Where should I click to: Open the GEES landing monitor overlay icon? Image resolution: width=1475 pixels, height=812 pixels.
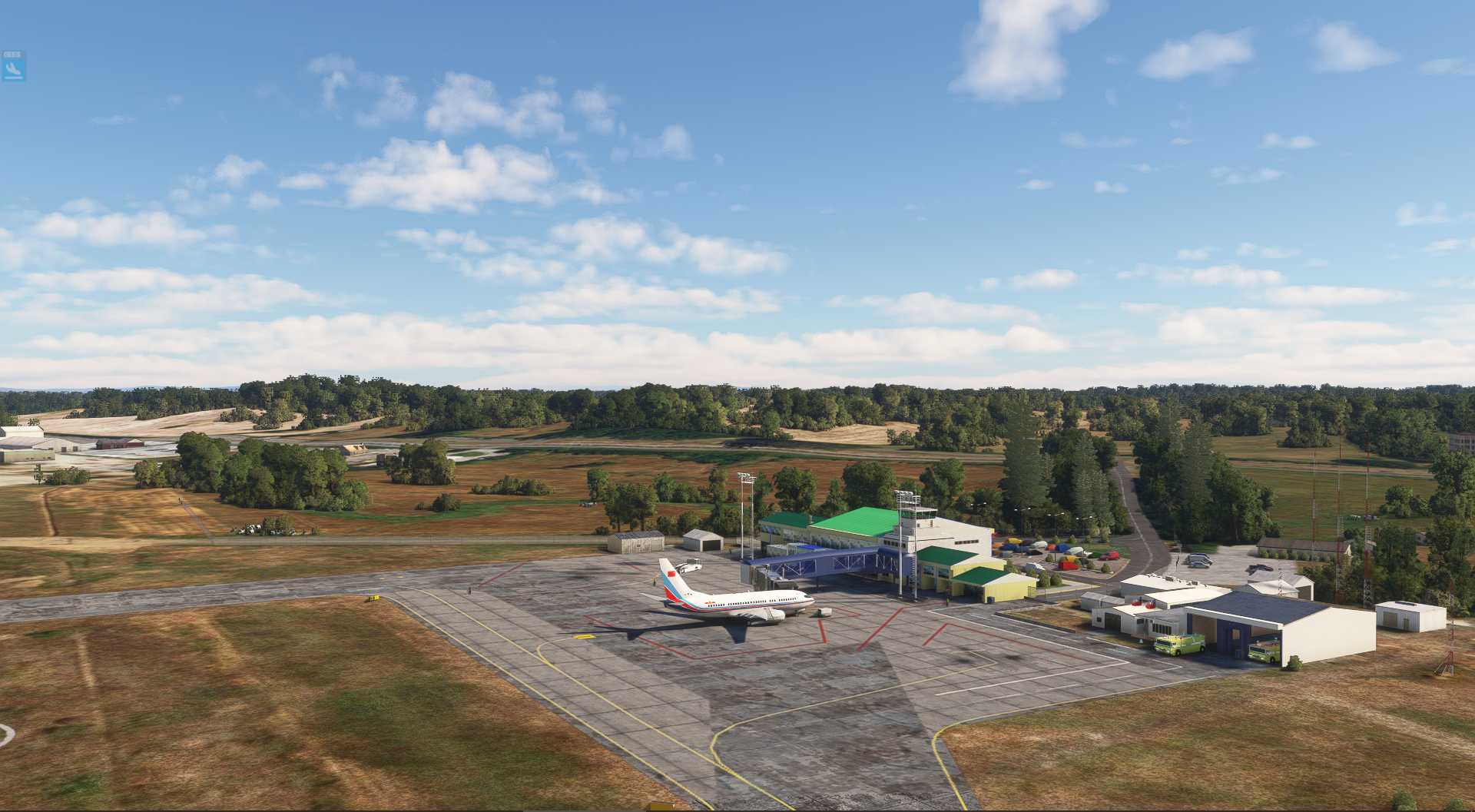coord(13,68)
